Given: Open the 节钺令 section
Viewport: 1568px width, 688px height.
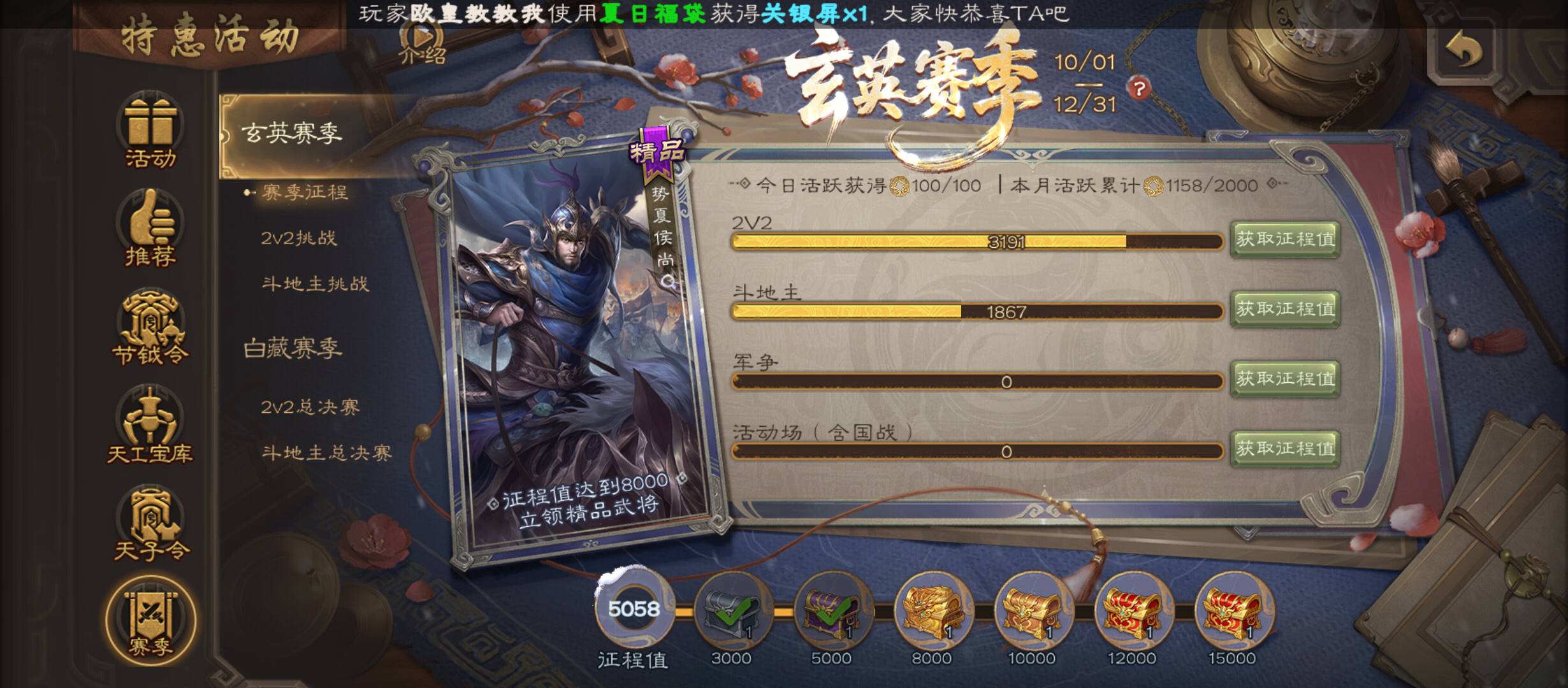Looking at the screenshot, I should [x=150, y=328].
